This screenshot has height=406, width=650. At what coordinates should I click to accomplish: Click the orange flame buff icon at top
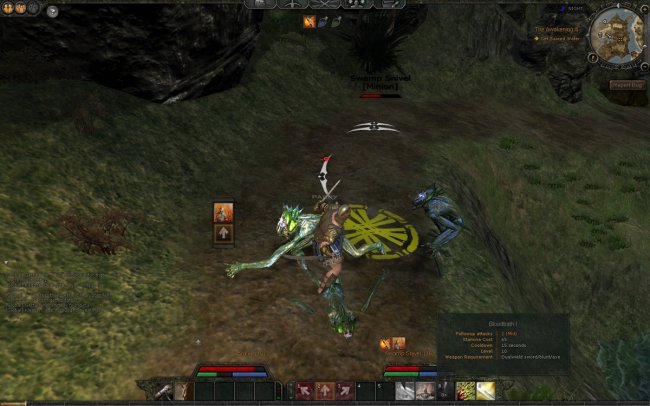pyautogui.click(x=310, y=21)
